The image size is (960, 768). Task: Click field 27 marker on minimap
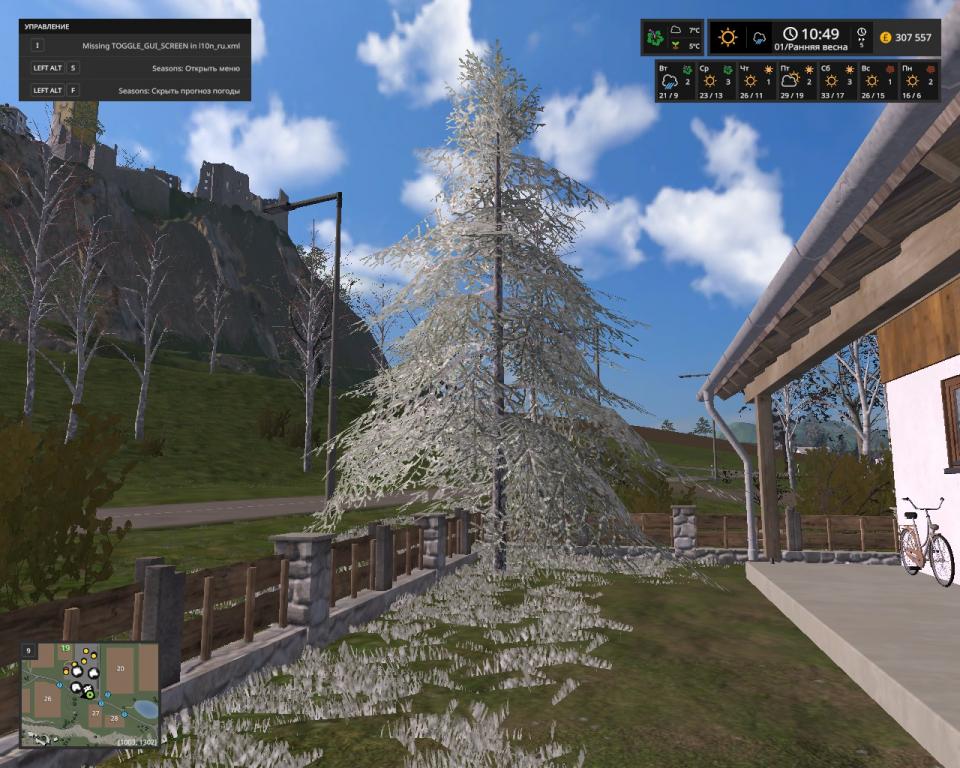coord(96,712)
